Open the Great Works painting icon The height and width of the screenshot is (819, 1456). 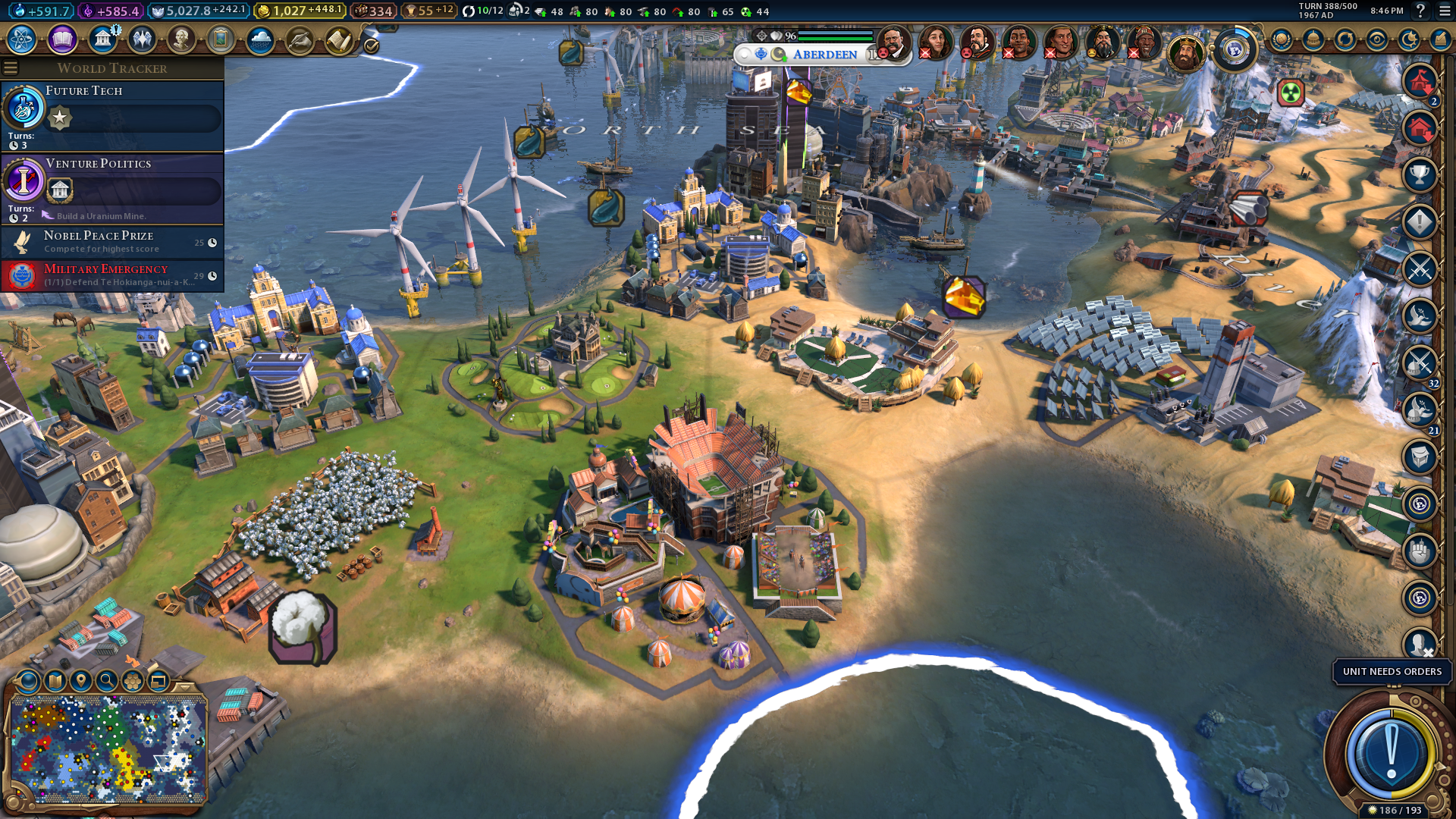coord(221,39)
